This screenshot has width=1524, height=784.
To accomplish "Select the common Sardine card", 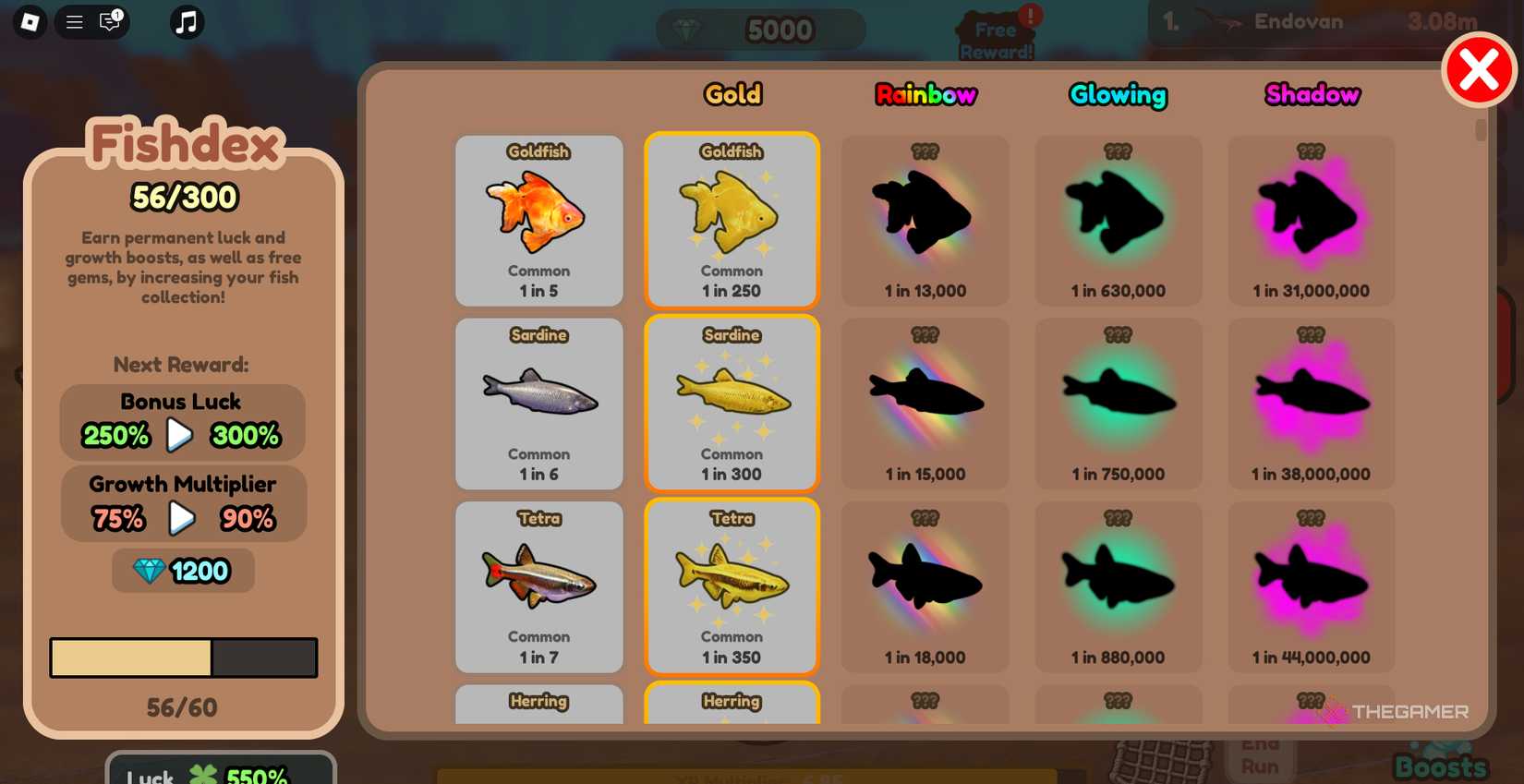I will (538, 404).
